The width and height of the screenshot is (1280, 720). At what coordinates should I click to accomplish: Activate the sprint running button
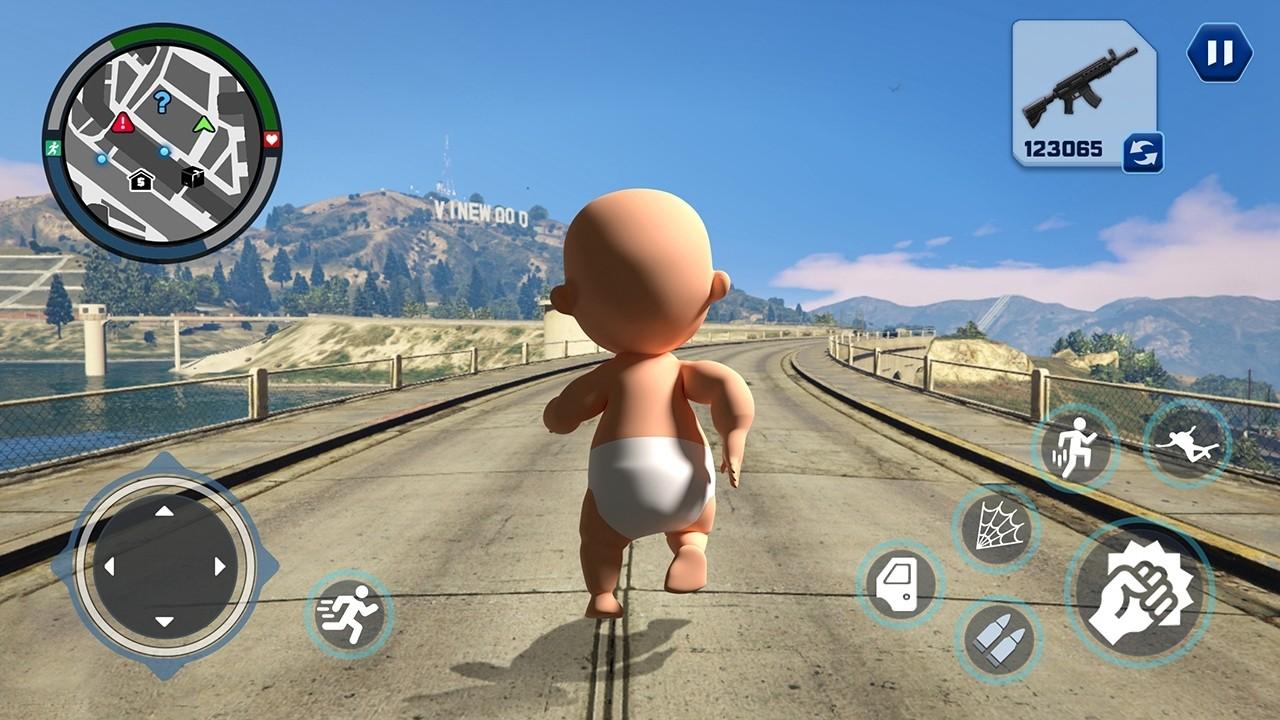coord(348,613)
